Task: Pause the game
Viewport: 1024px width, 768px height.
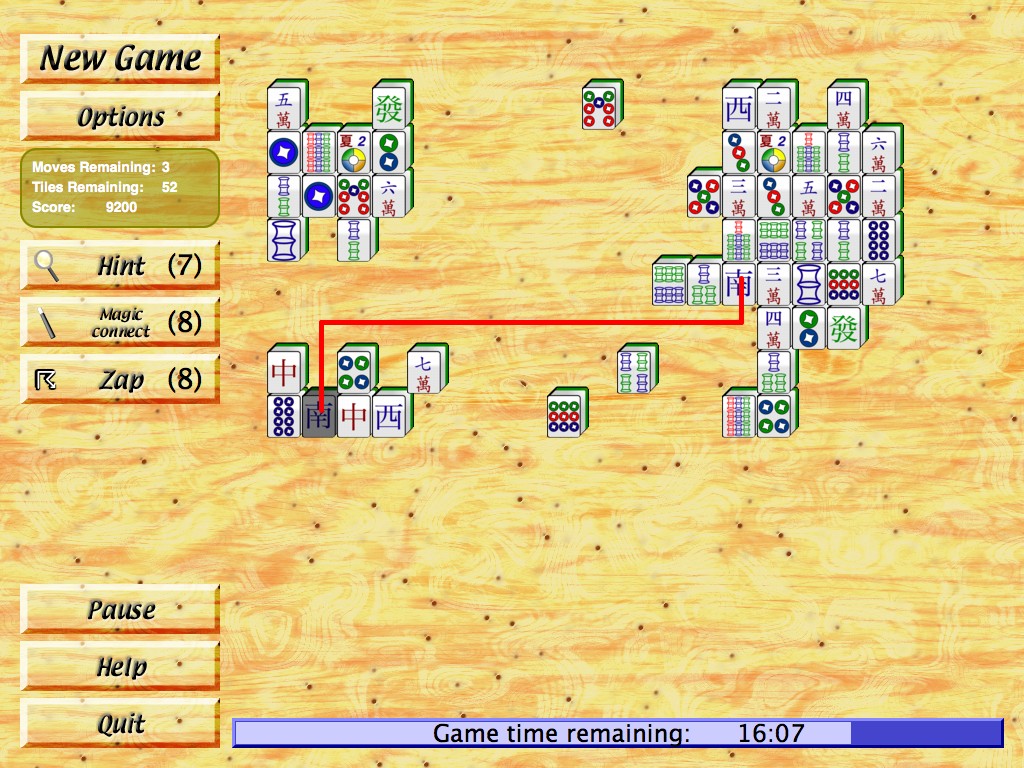Action: (x=120, y=609)
